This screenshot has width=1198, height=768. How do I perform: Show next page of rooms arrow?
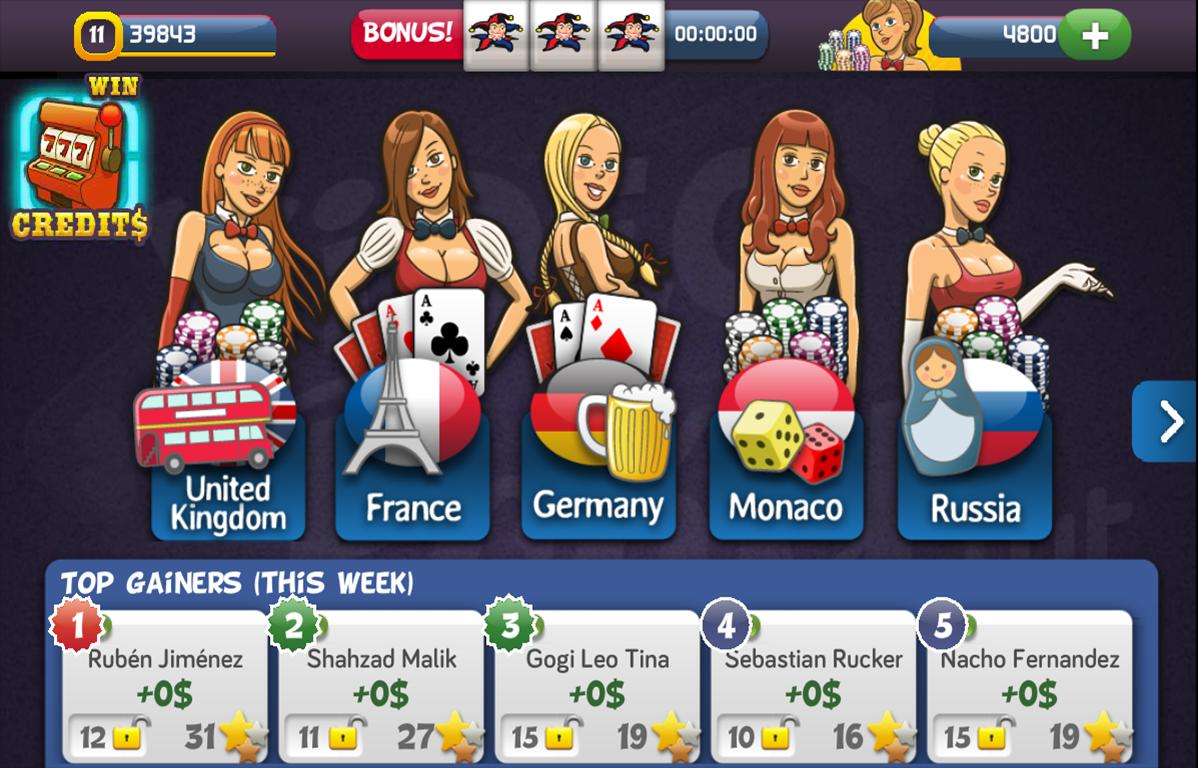[1168, 422]
